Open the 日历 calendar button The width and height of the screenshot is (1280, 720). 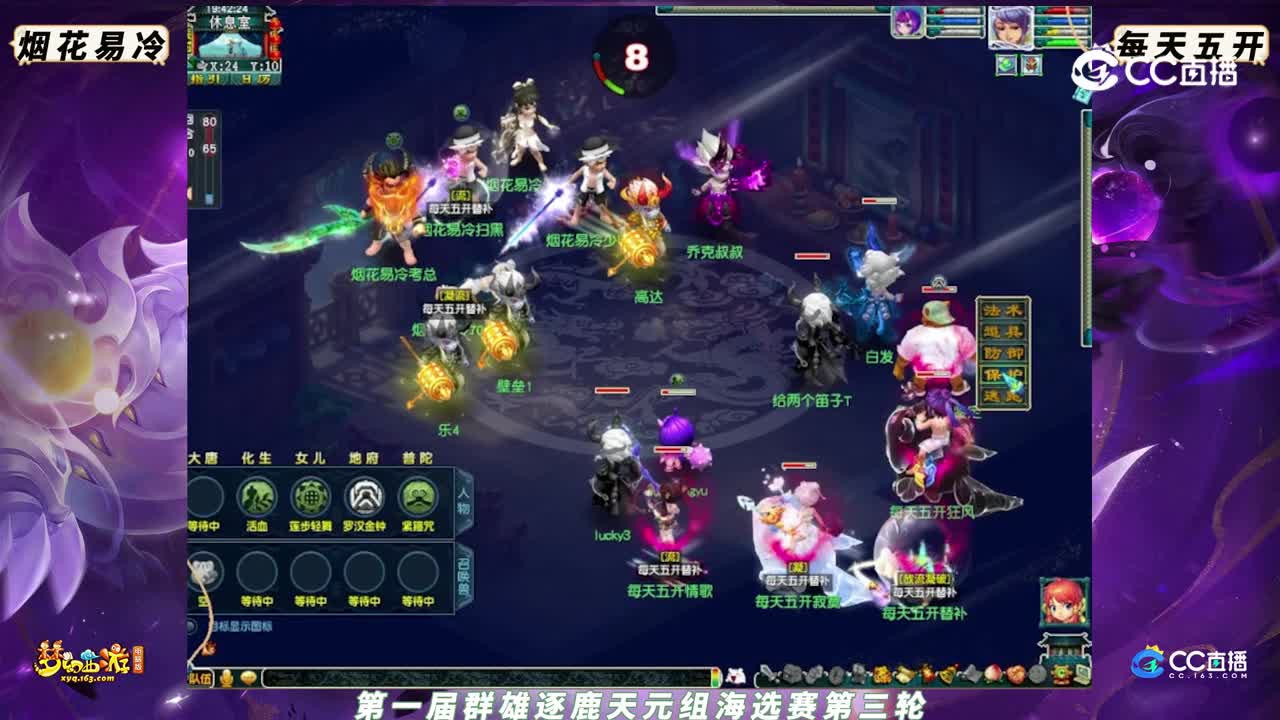coord(255,78)
